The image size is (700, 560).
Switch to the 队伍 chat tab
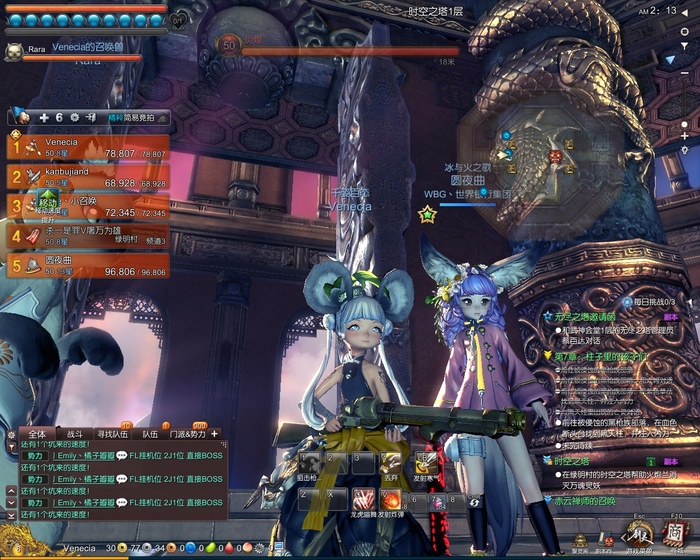[x=150, y=434]
